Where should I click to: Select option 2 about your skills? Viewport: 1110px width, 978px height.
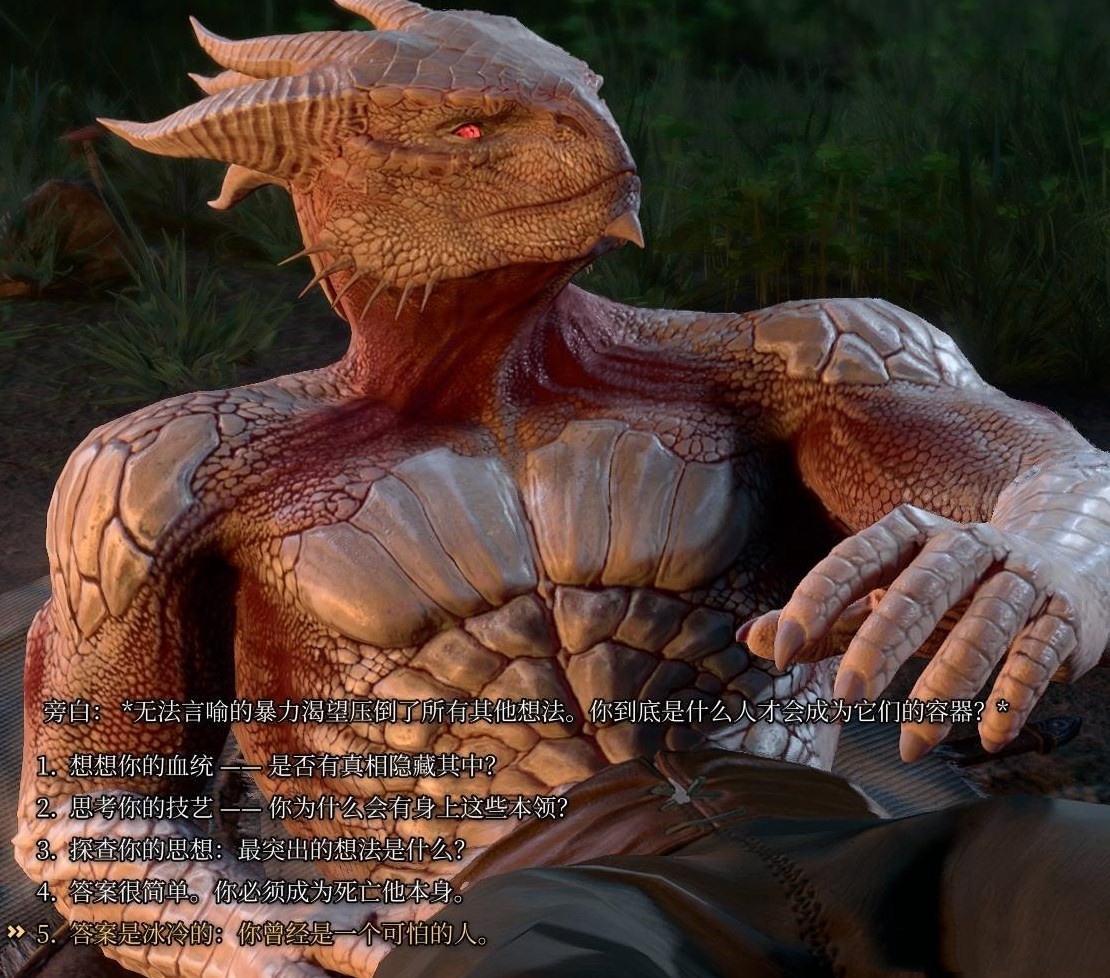pyautogui.click(x=302, y=808)
